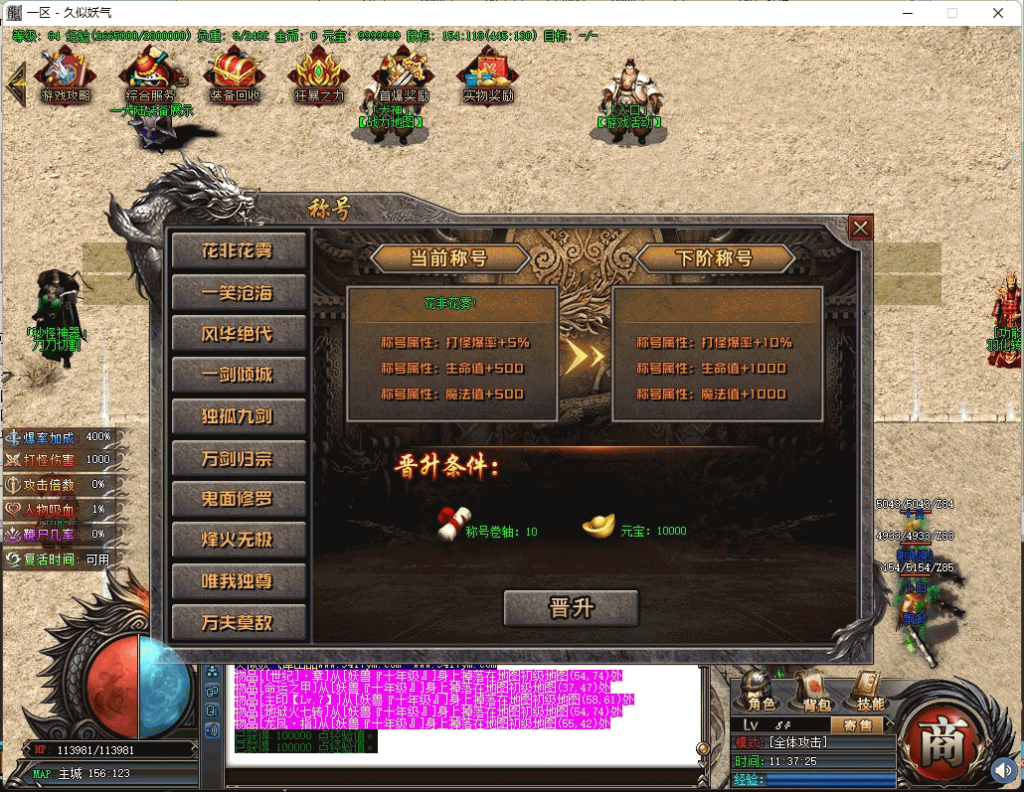Screen dimensions: 1024x792
Task: Choose the 一笑沧海 title entry
Action: 238,292
